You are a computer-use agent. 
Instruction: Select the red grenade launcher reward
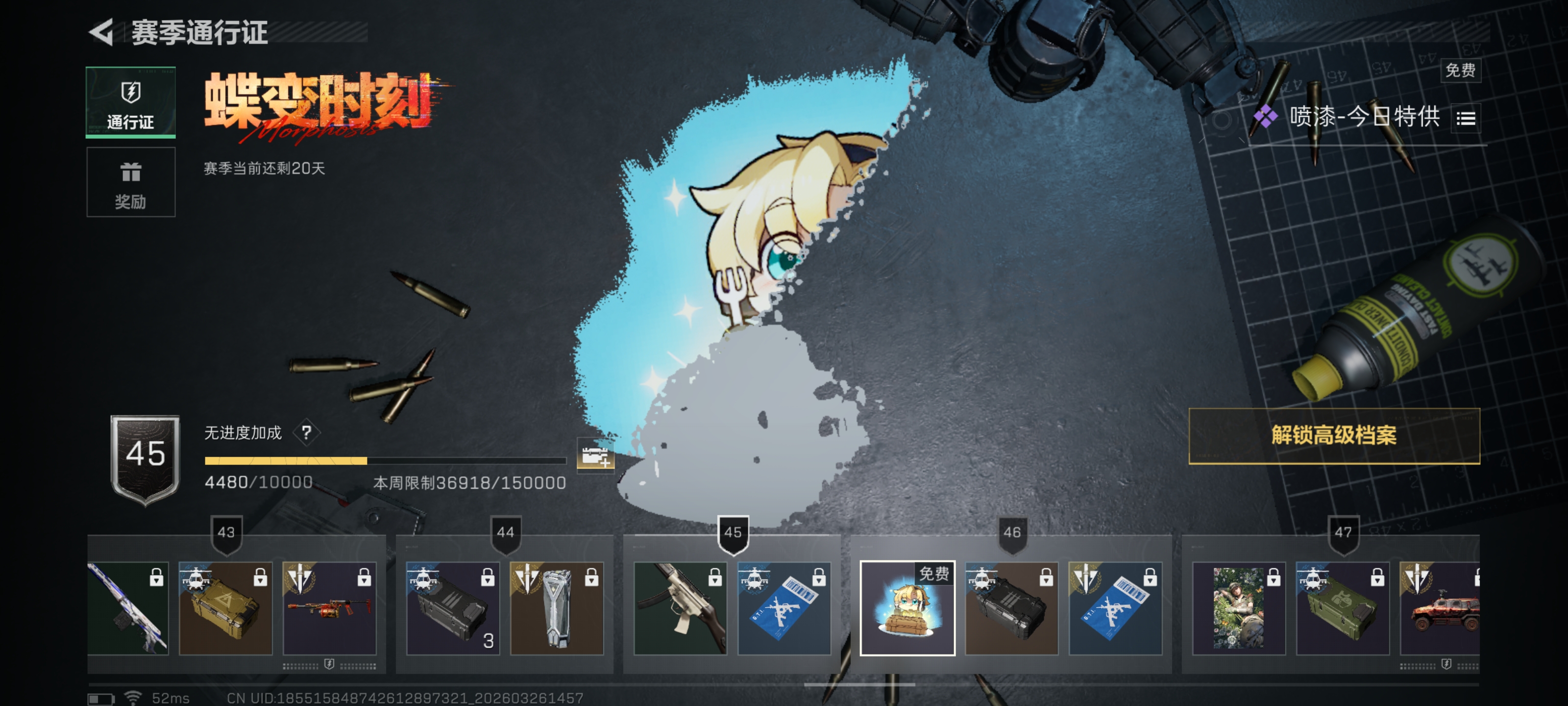tap(329, 608)
